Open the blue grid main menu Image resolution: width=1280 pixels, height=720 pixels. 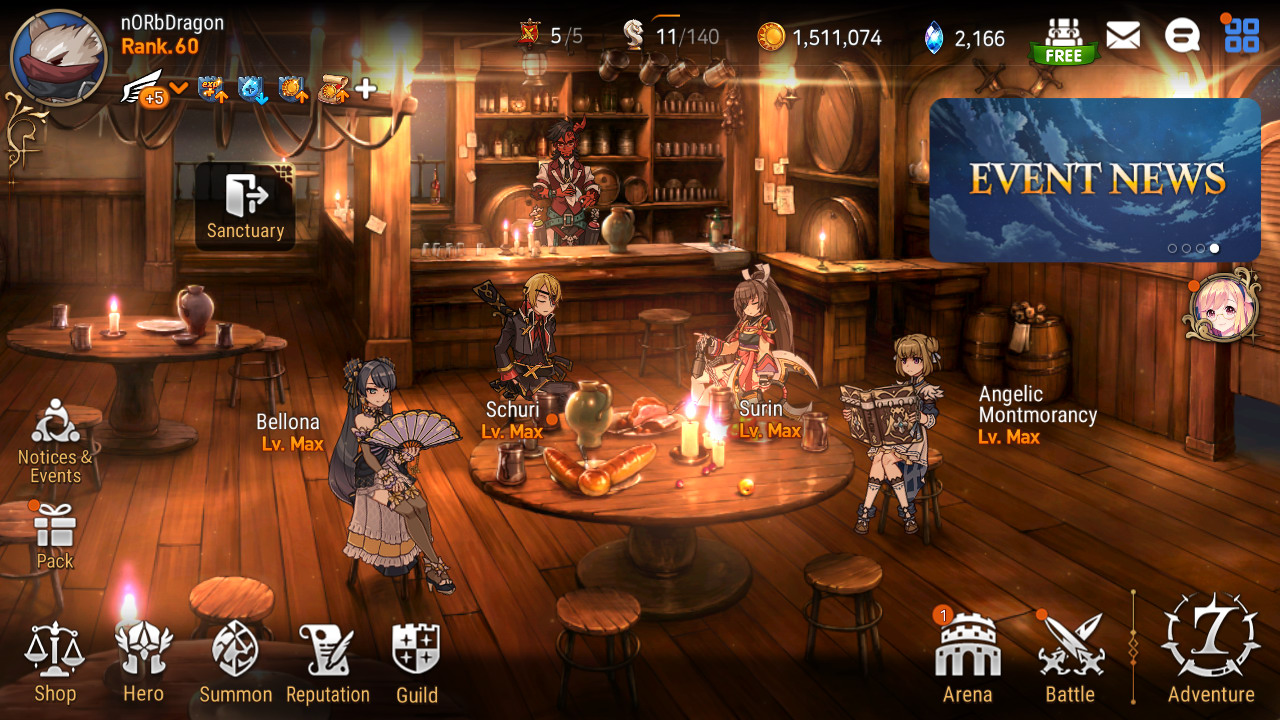click(1242, 36)
